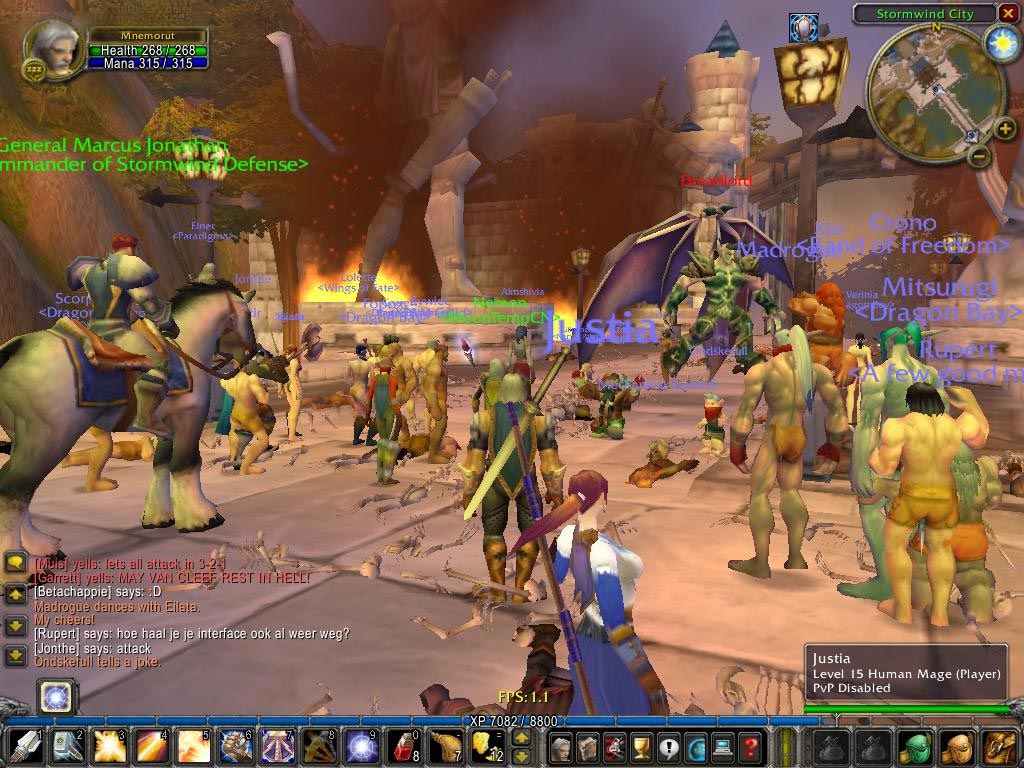Image resolution: width=1024 pixels, height=768 pixels.
Task: Open the chat menu speech bubble button
Action: coord(16,562)
